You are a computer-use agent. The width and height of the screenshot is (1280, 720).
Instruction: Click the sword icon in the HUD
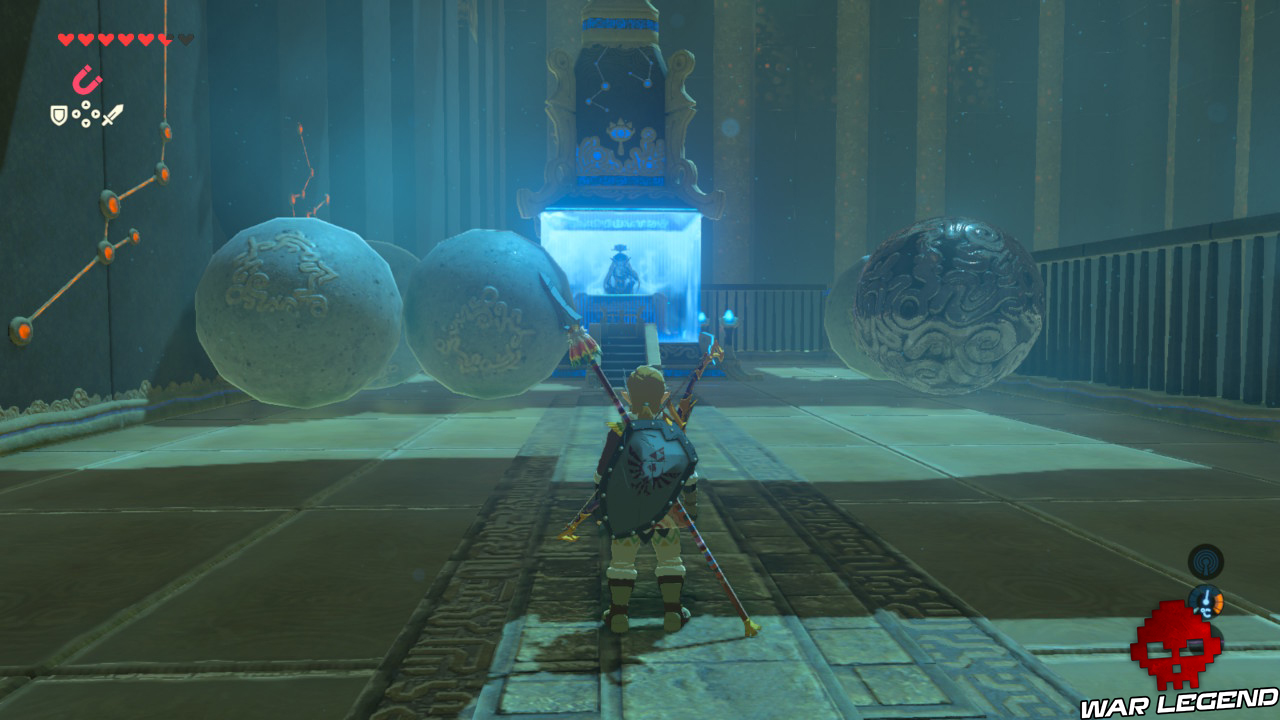point(112,114)
